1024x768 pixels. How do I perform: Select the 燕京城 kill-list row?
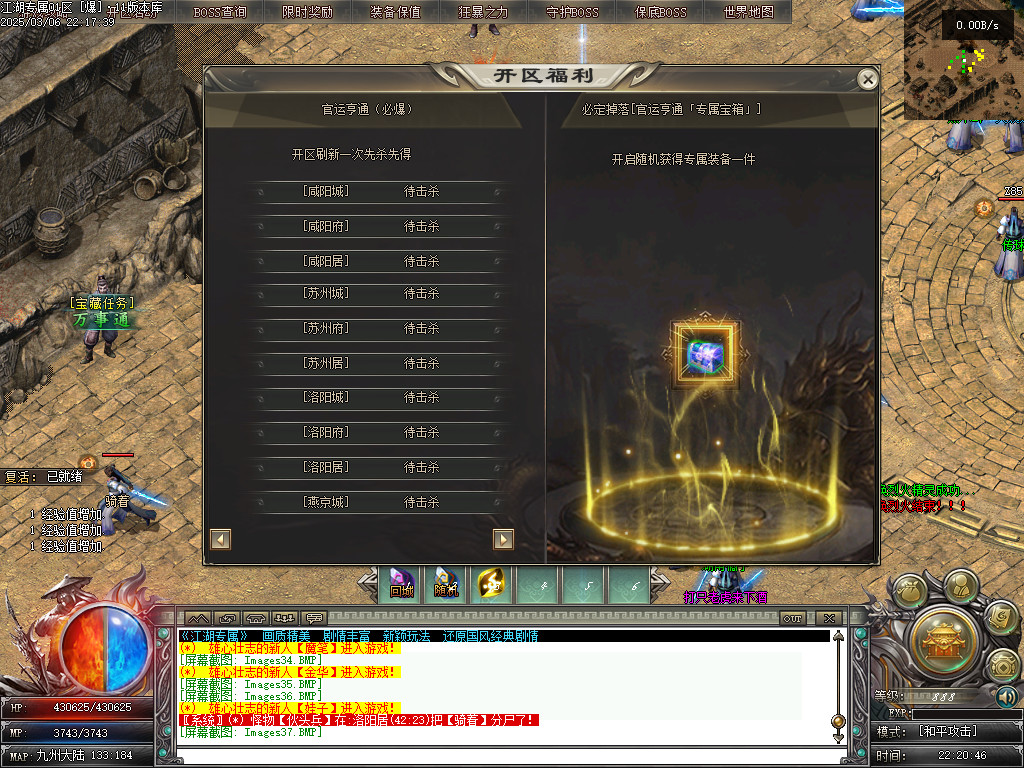[x=375, y=502]
